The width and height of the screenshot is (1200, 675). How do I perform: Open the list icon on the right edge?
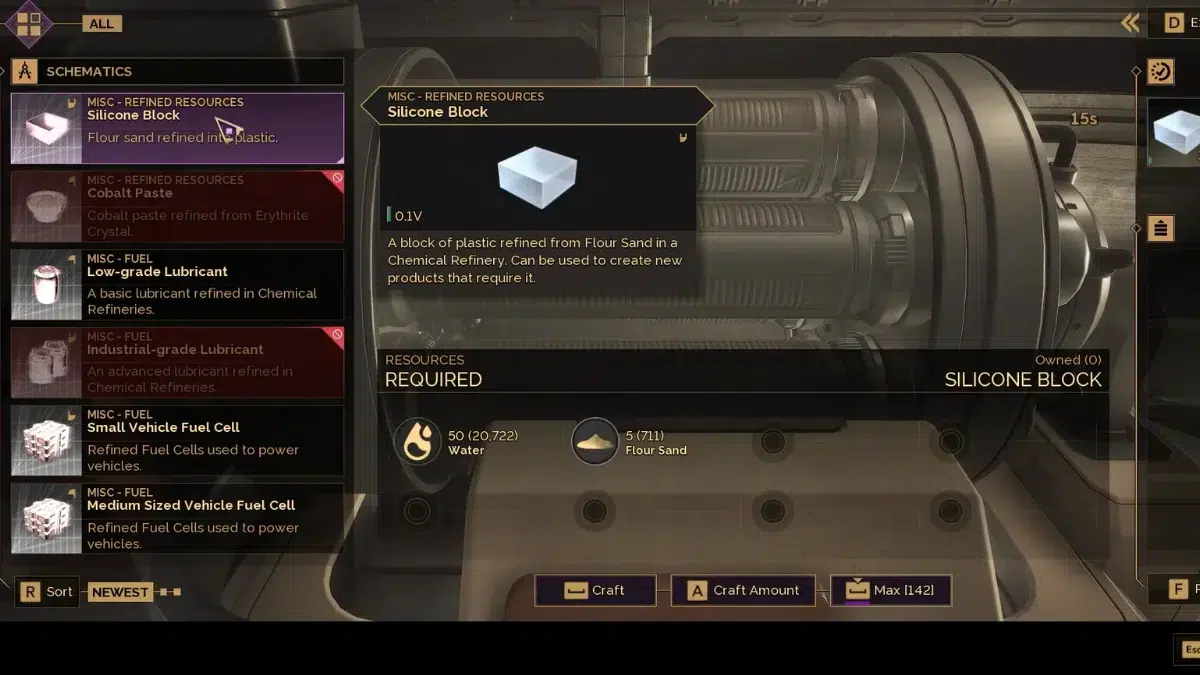click(1160, 228)
